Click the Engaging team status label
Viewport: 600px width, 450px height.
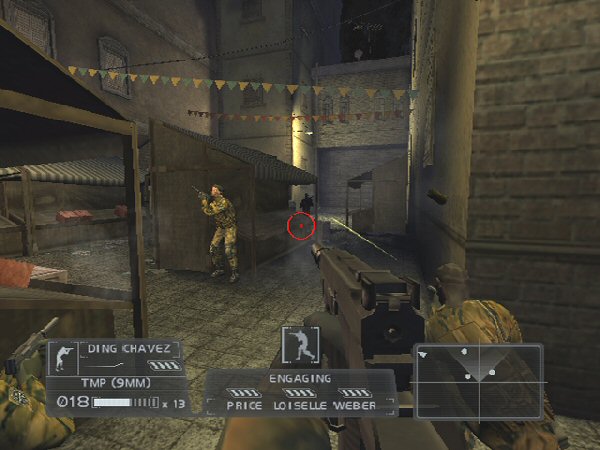[x=299, y=379]
